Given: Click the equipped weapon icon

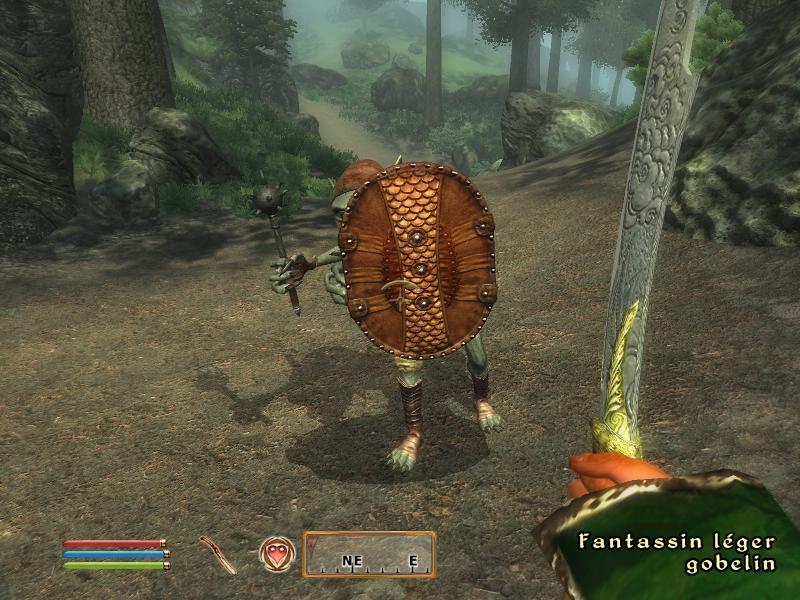Looking at the screenshot, I should click(217, 554).
